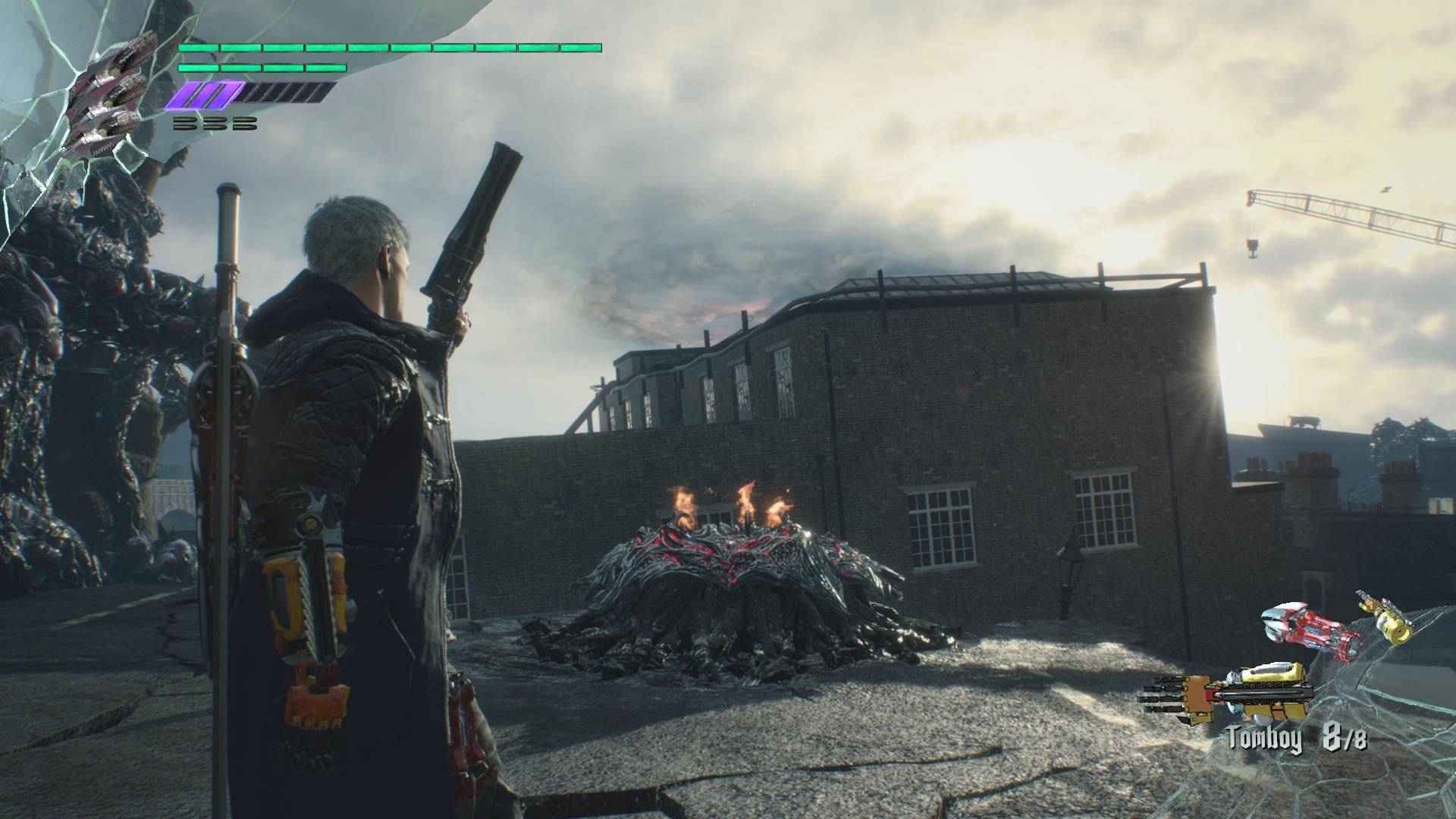Select the Tomboy label text
The height and width of the screenshot is (819, 1456).
point(1263,737)
